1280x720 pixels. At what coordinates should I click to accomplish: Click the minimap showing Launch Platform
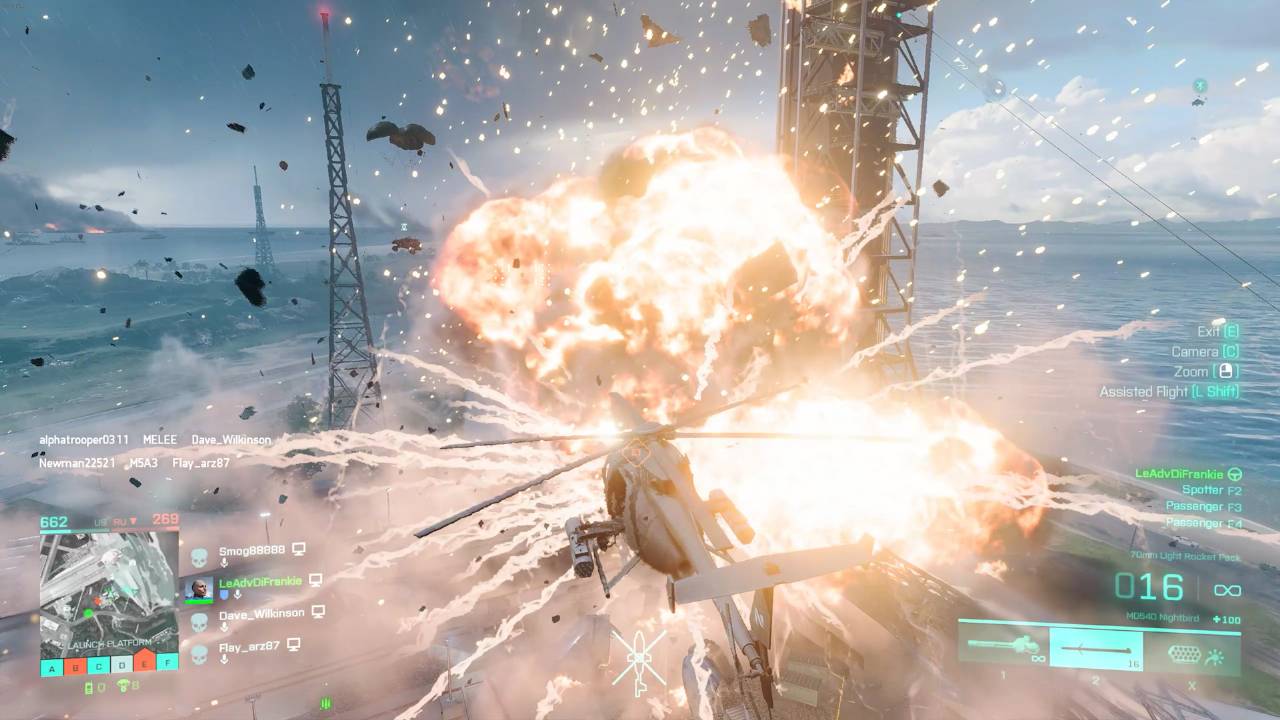[x=109, y=590]
